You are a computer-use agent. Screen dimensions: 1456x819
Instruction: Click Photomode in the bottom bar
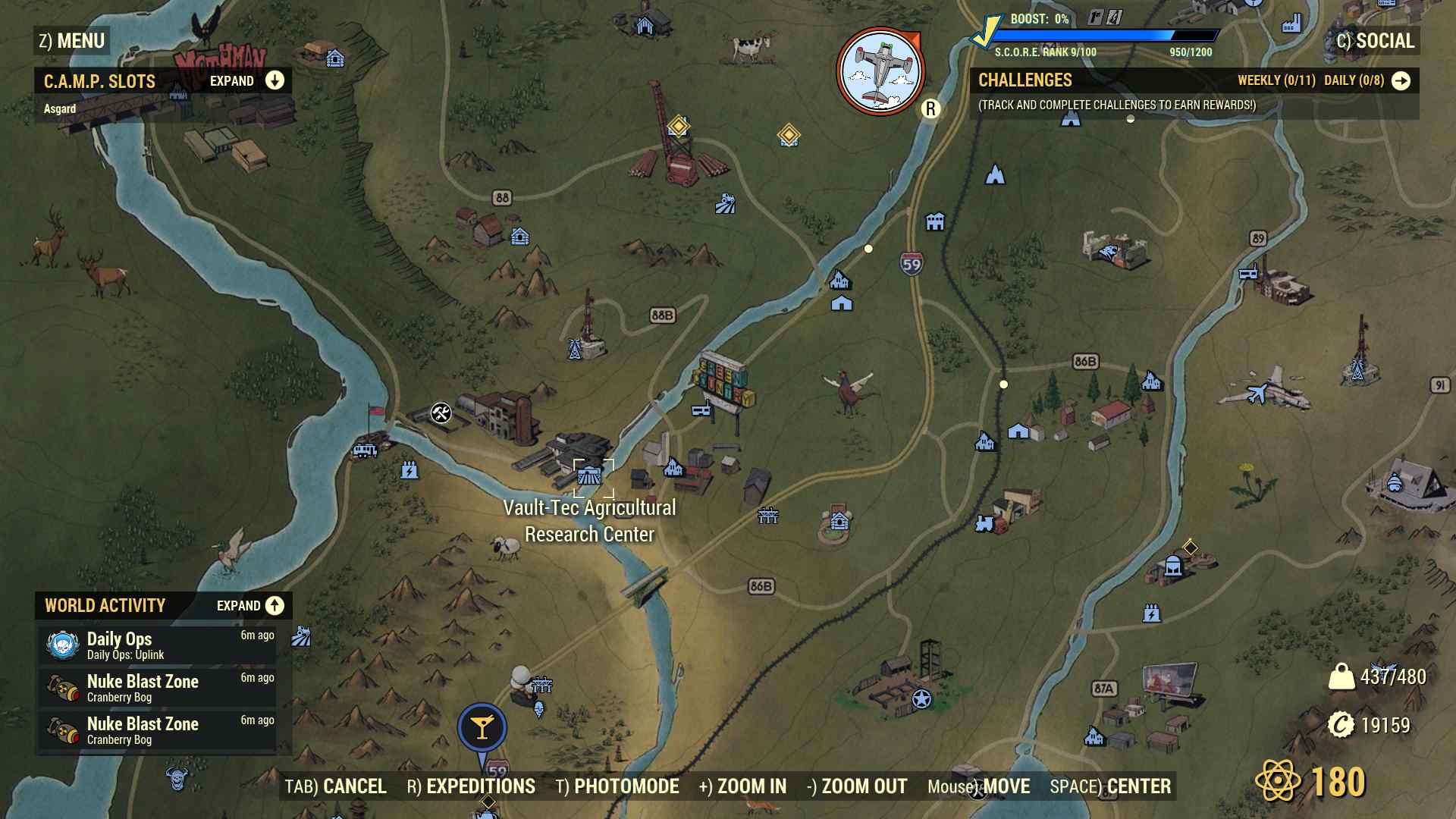[626, 786]
